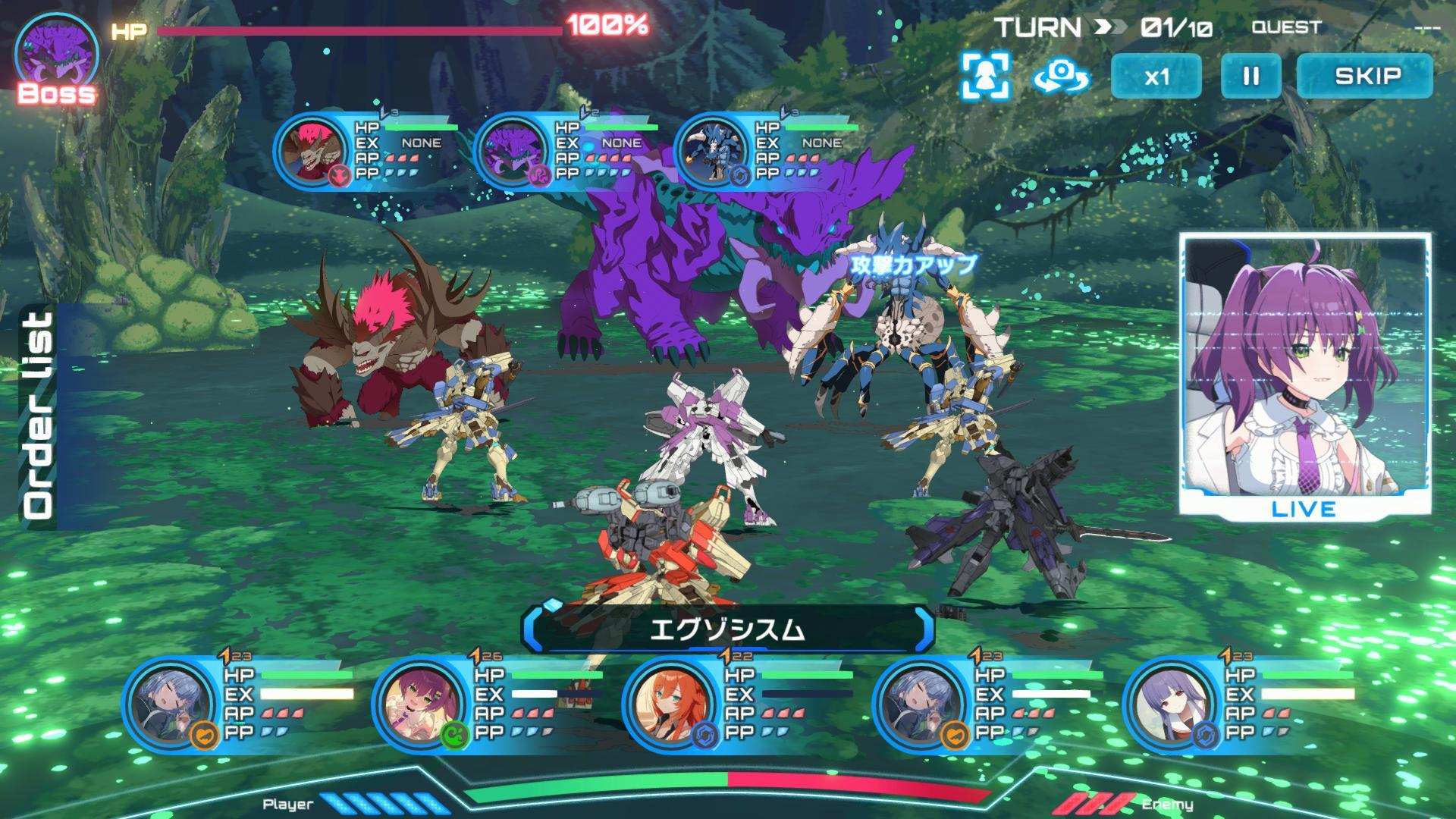Select the blue horned enemy status panel
Viewport: 1456px width, 819px height.
[x=767, y=150]
